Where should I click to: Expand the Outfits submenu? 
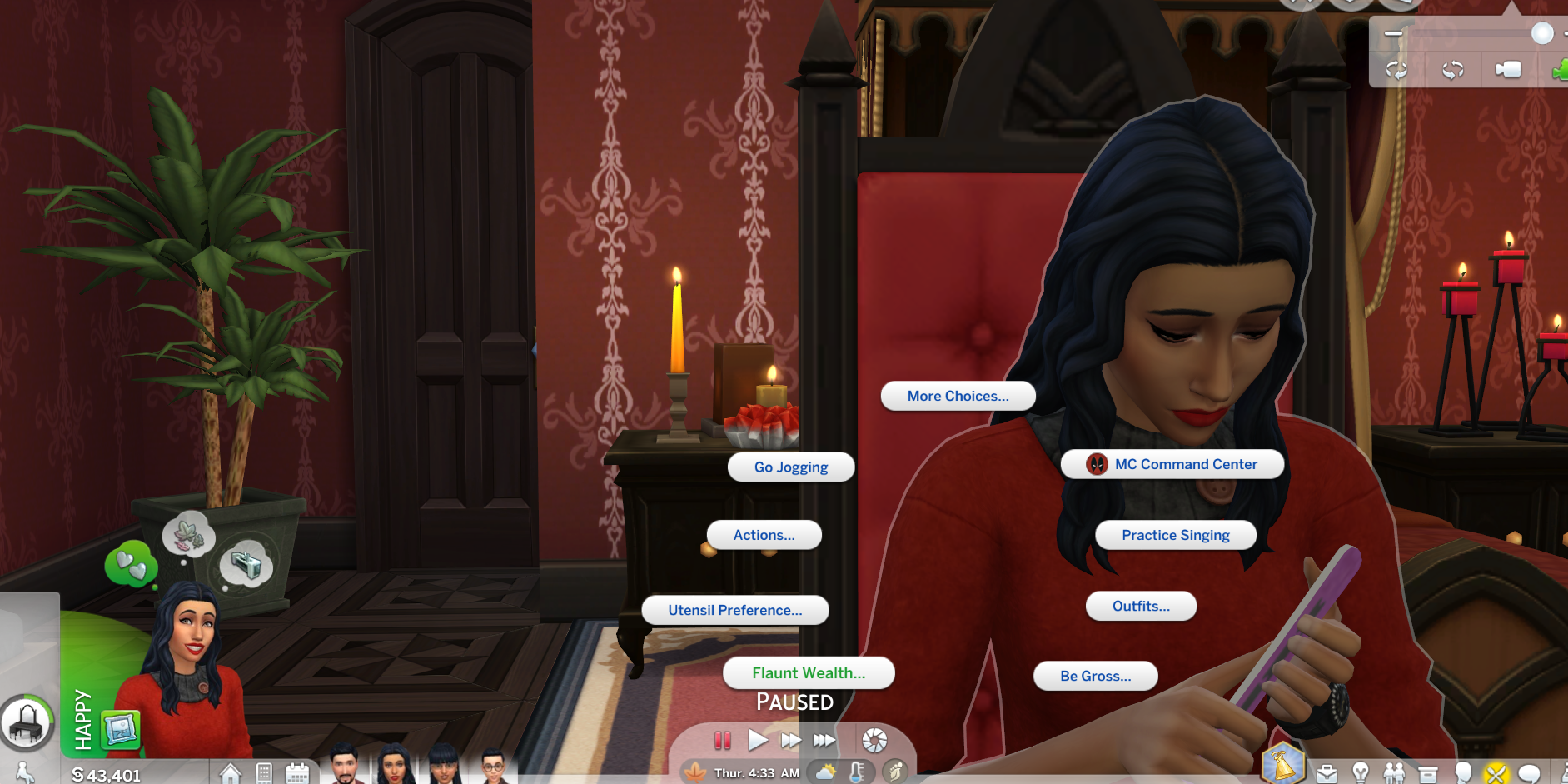(x=1140, y=606)
